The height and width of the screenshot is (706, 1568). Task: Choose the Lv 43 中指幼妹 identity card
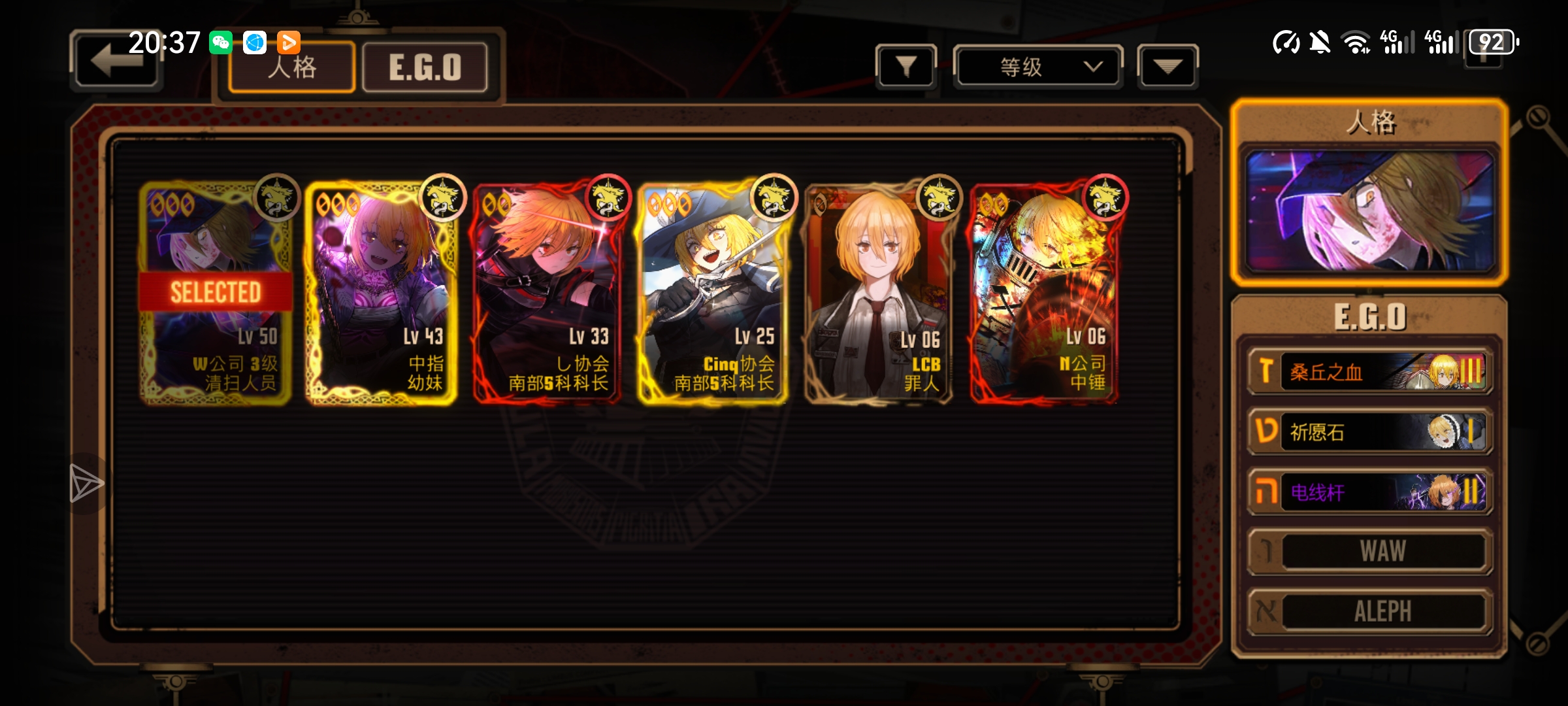click(381, 294)
